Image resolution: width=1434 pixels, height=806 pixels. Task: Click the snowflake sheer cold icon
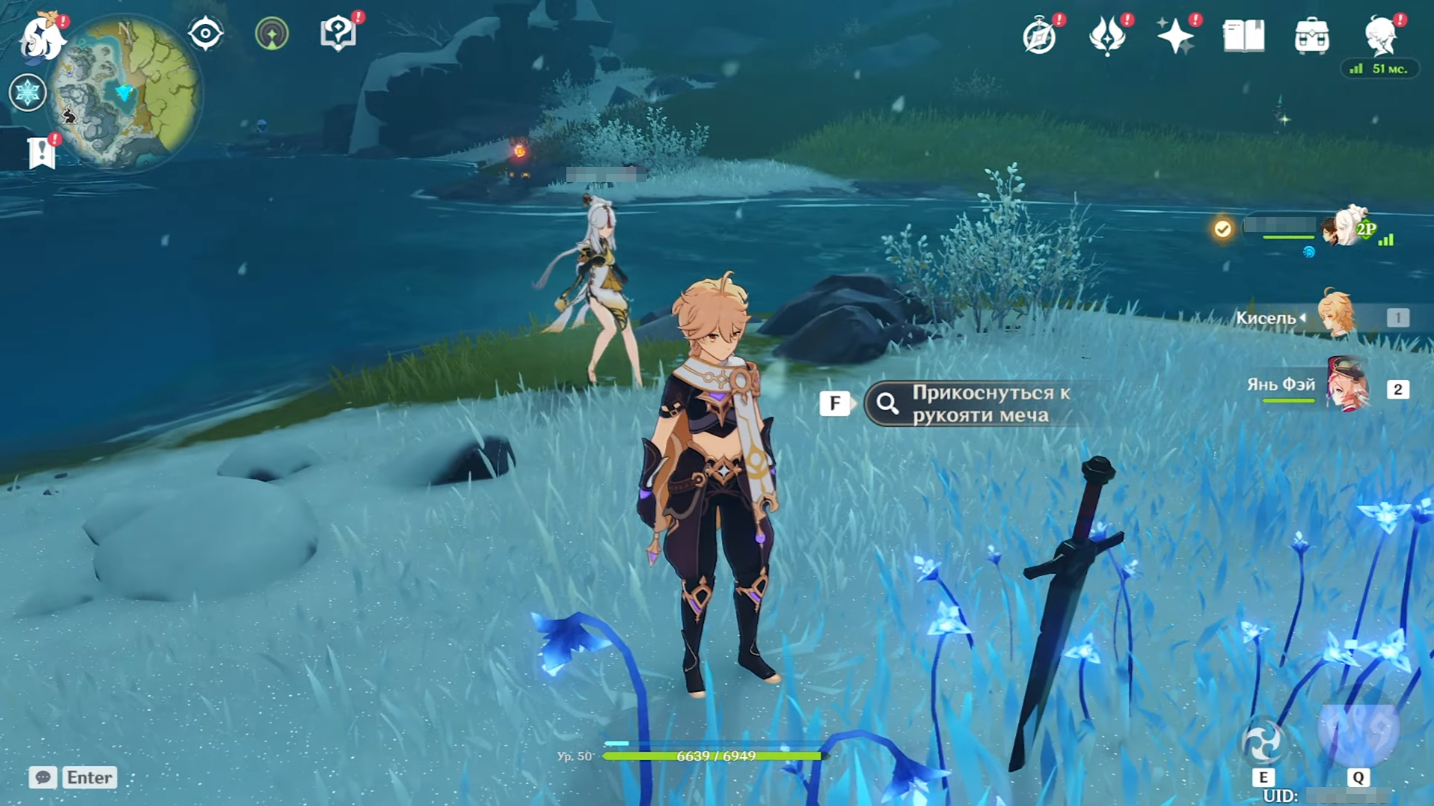pos(27,93)
